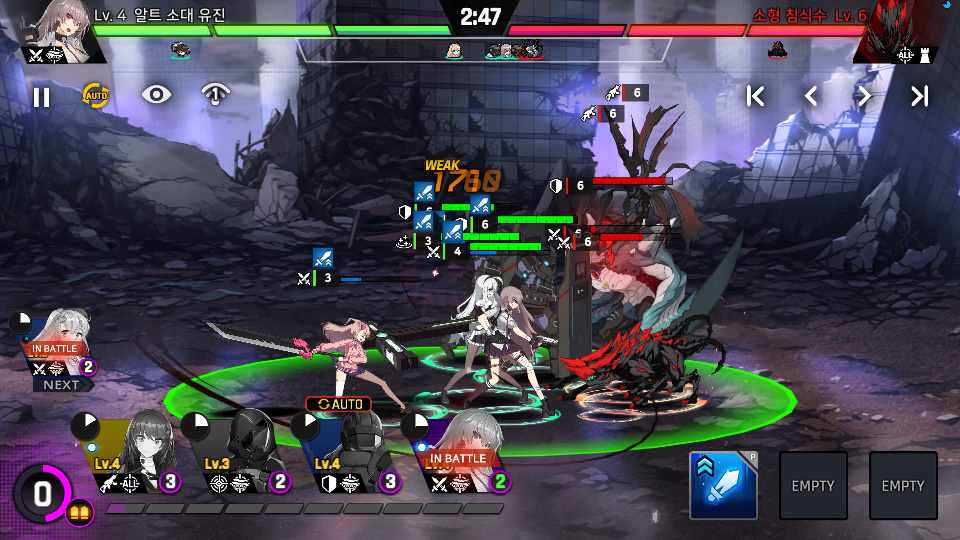Open the orange book icon near cost gauge
Screen dimensions: 960x540
coord(80,514)
